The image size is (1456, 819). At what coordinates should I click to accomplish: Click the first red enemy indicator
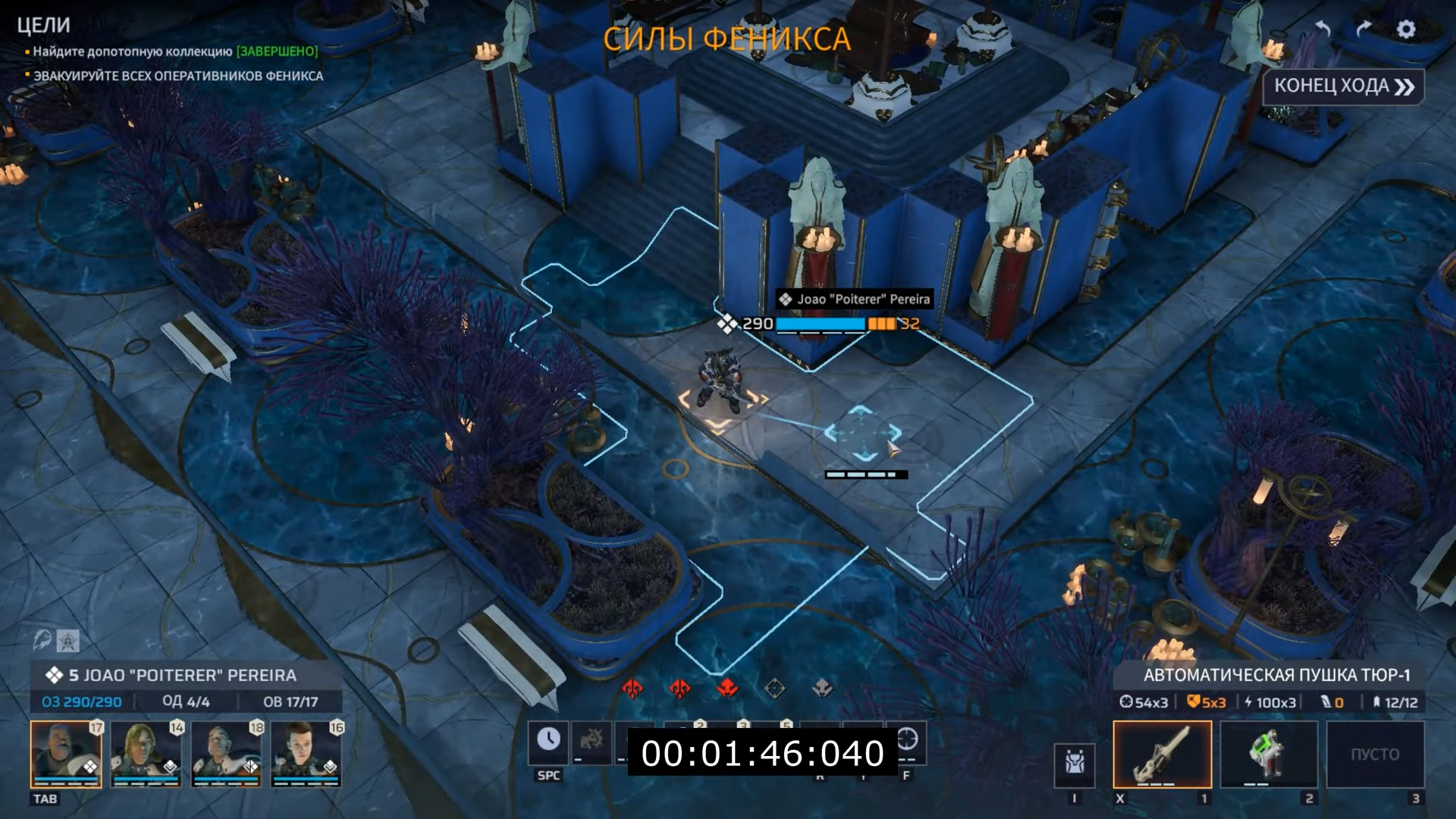pyautogui.click(x=632, y=688)
